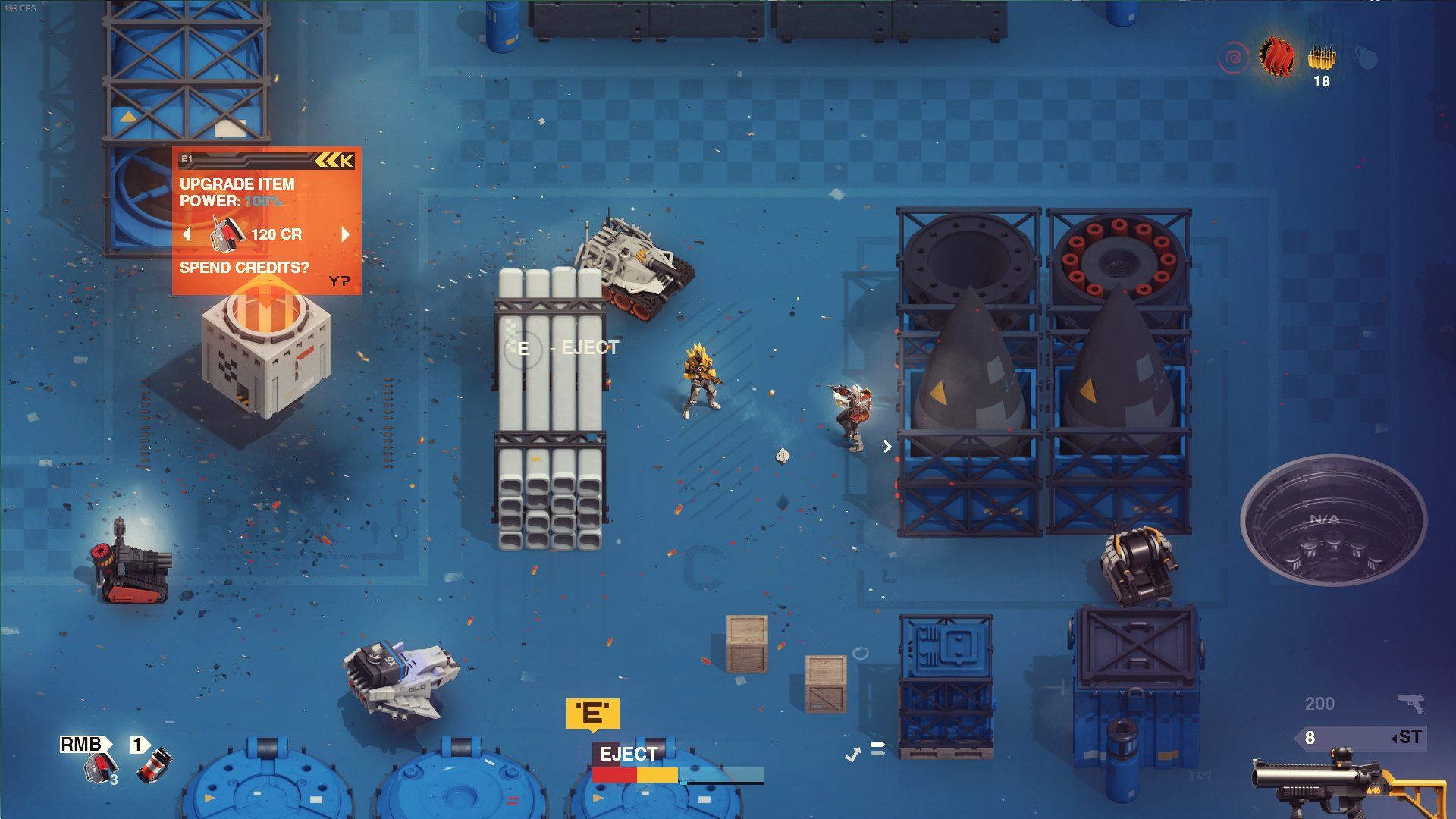Click the right arrow to browse next upgrade item
The image size is (1456, 819).
click(347, 234)
